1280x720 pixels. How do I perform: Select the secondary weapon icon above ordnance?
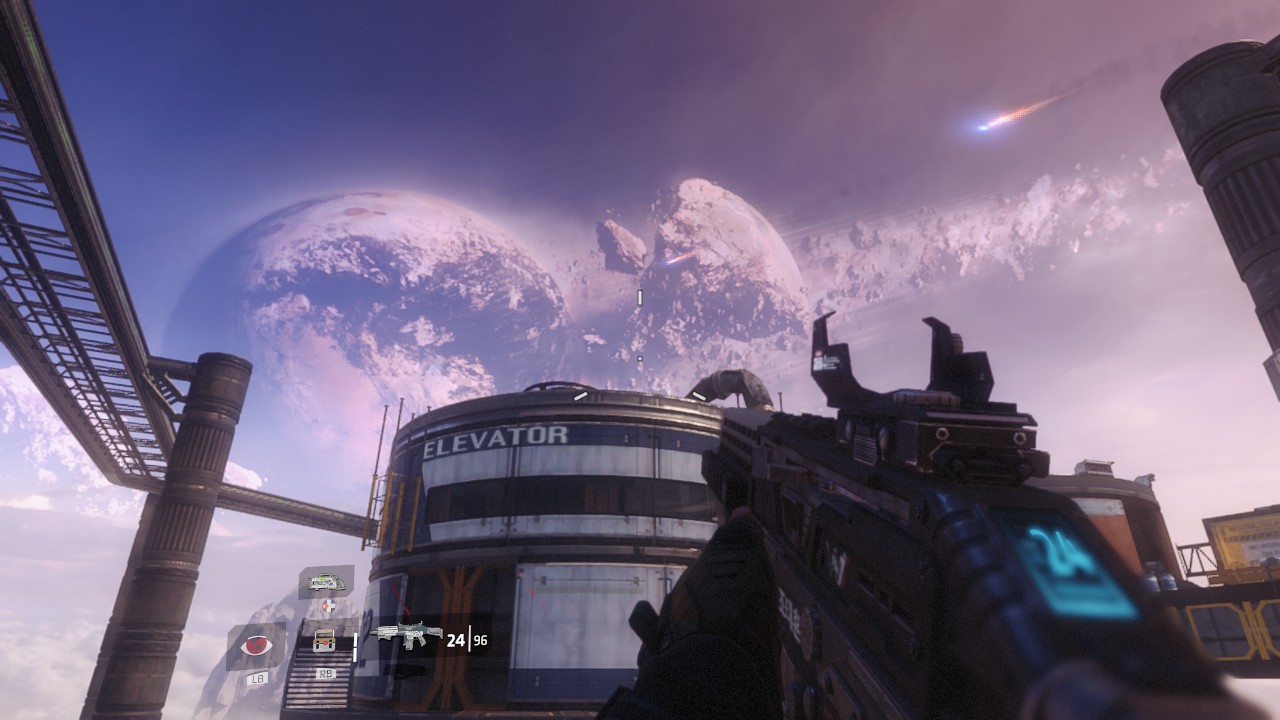(325, 581)
